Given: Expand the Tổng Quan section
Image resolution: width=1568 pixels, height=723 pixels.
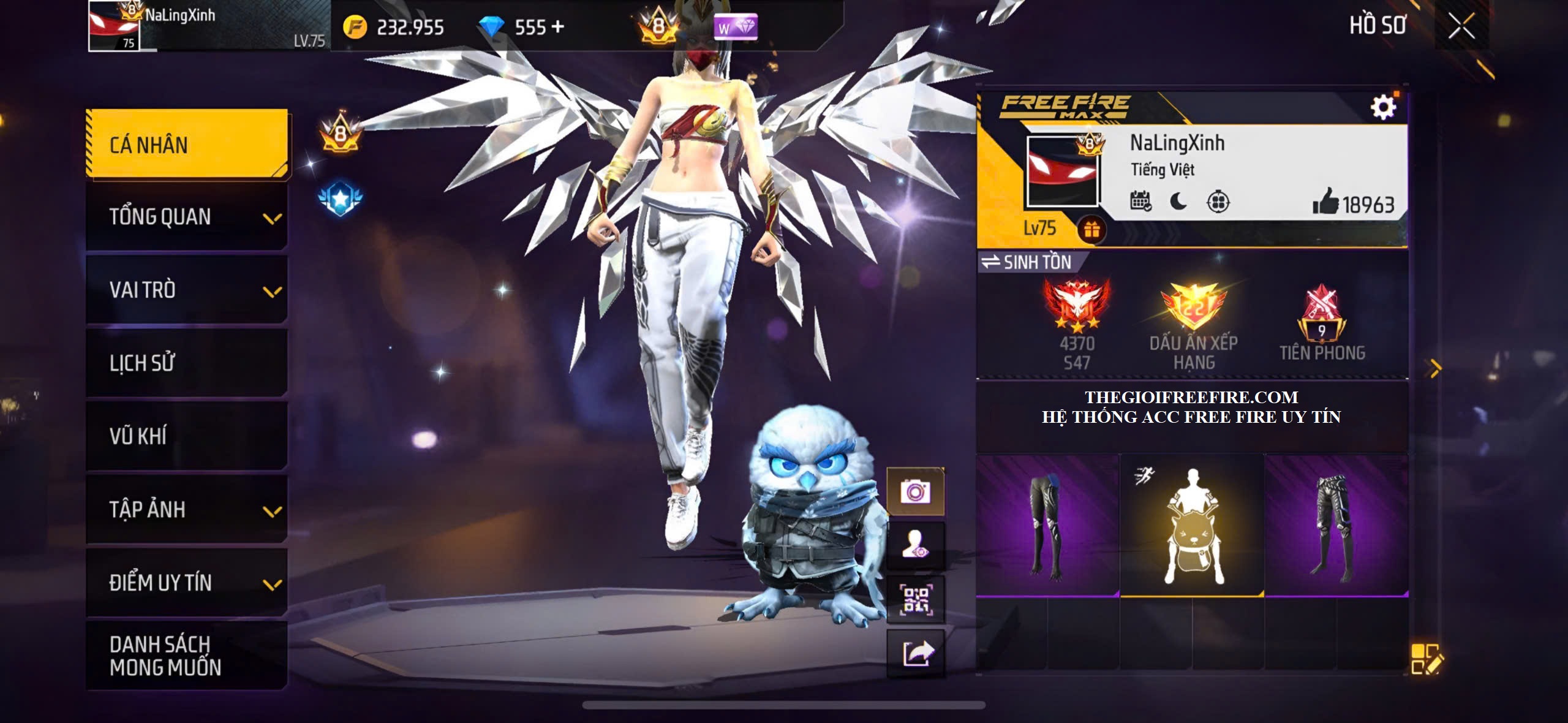Looking at the screenshot, I should 187,217.
